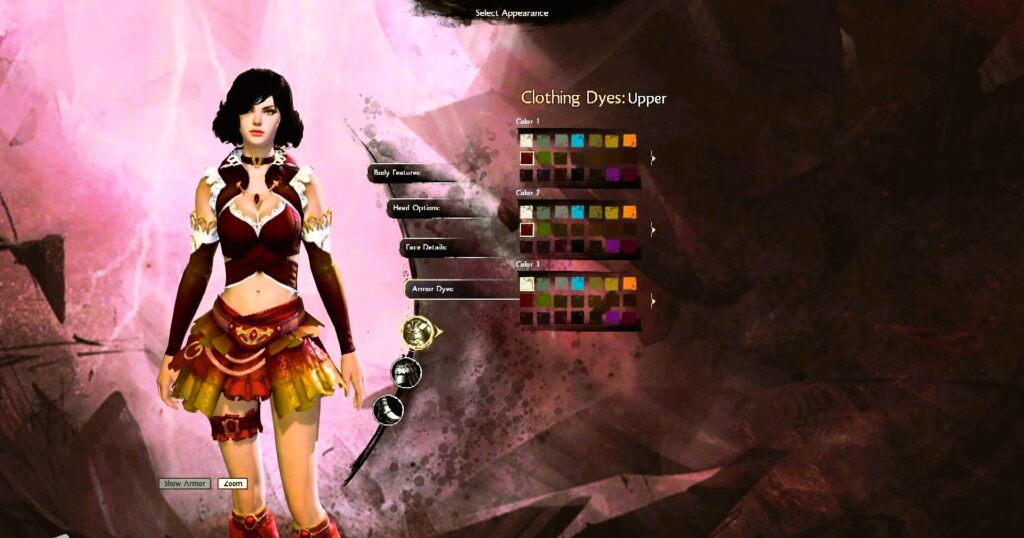The image size is (1024, 538).
Task: Pick the orange dye in Color 1
Action: click(x=629, y=141)
